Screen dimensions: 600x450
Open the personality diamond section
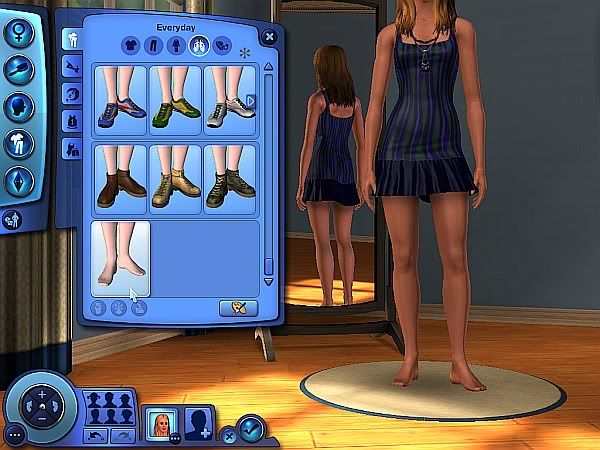[x=20, y=182]
